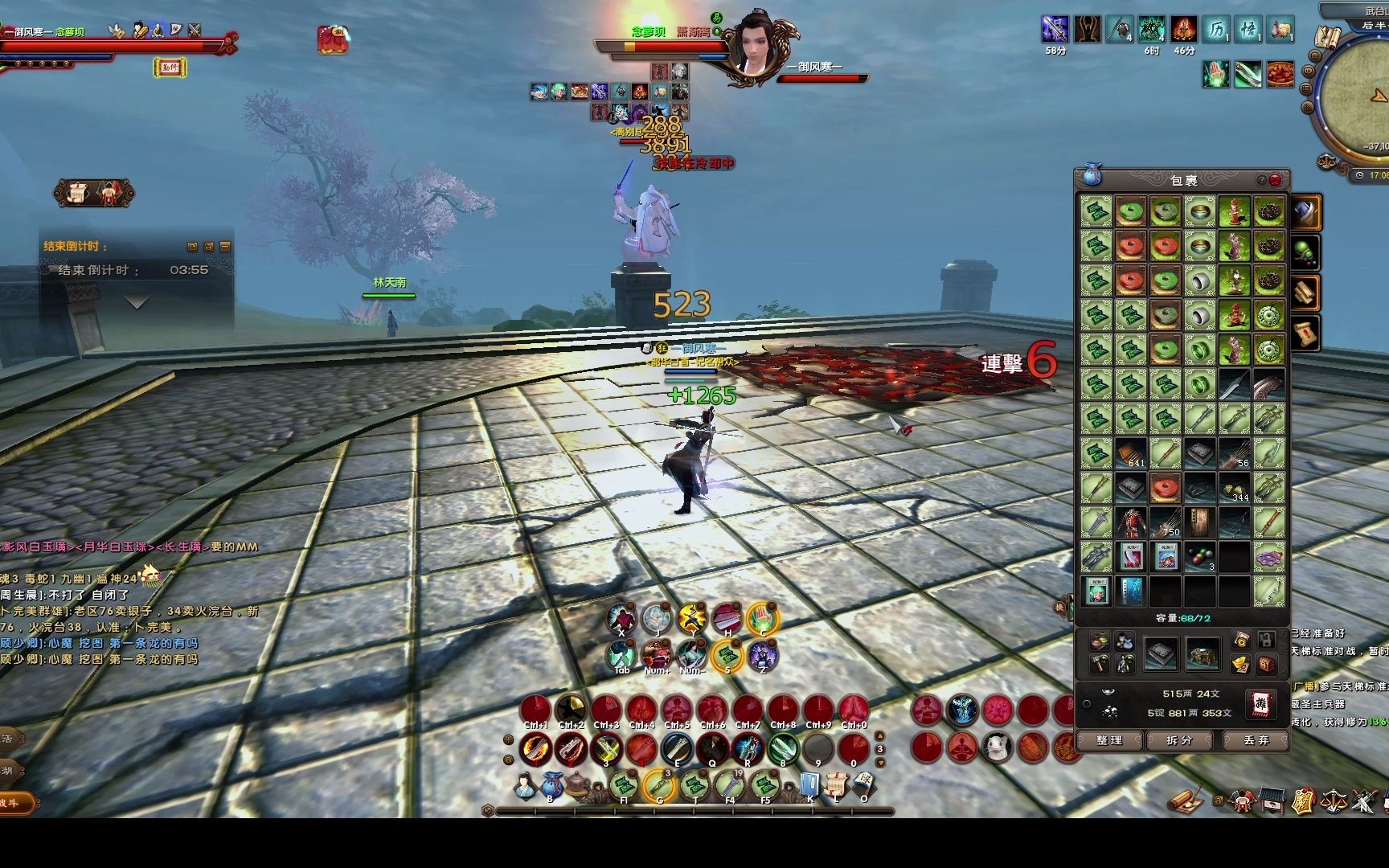The width and height of the screenshot is (1389, 868).
Task: Expand the 结束倒计时 panel down arrow
Action: (x=137, y=303)
